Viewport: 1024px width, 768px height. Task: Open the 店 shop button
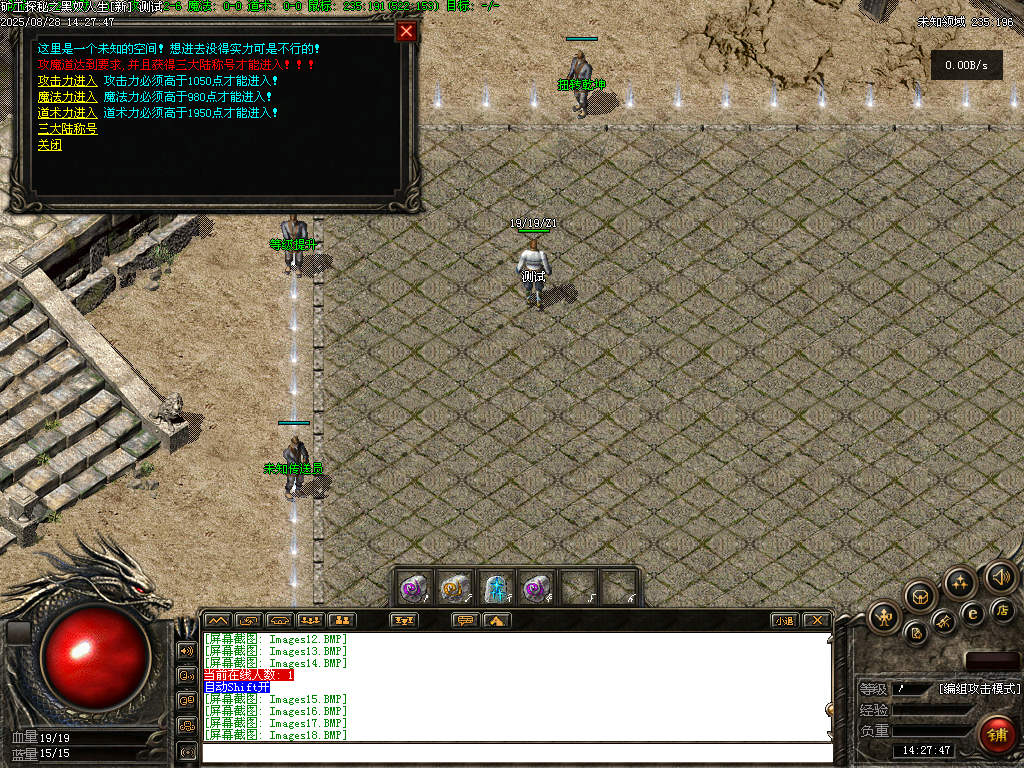pos(1003,609)
